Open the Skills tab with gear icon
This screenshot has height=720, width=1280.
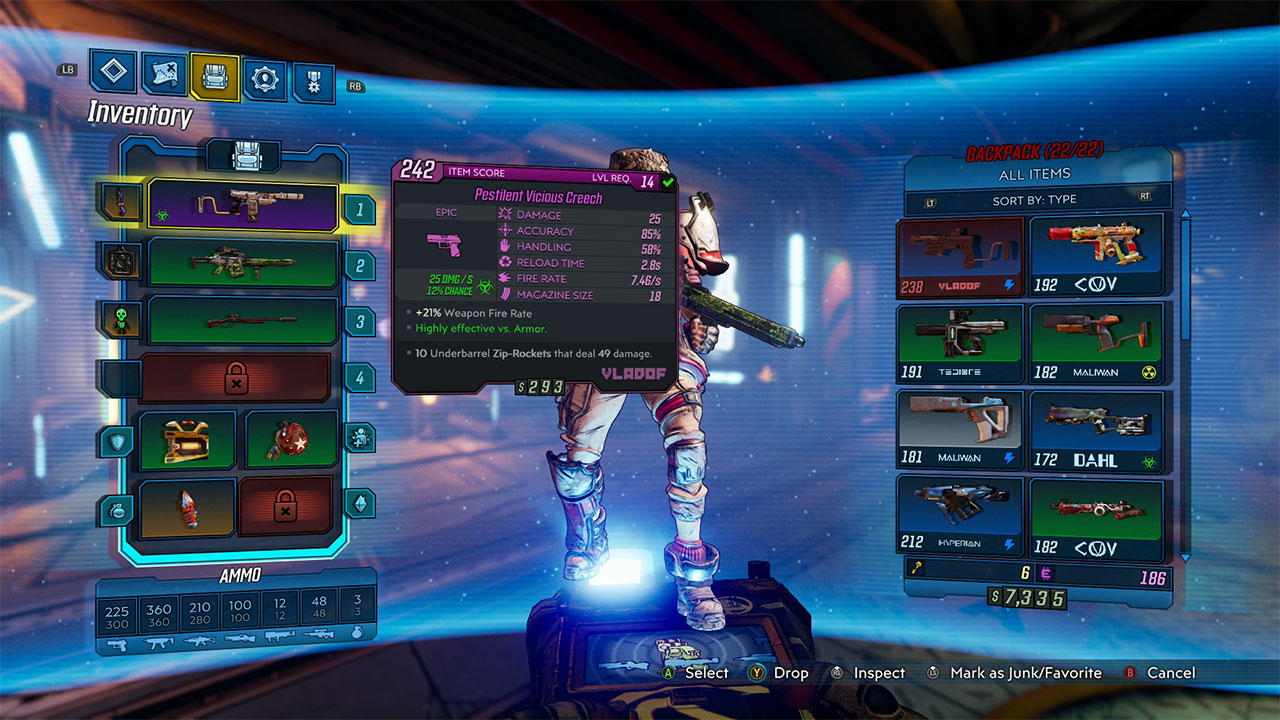[x=265, y=79]
